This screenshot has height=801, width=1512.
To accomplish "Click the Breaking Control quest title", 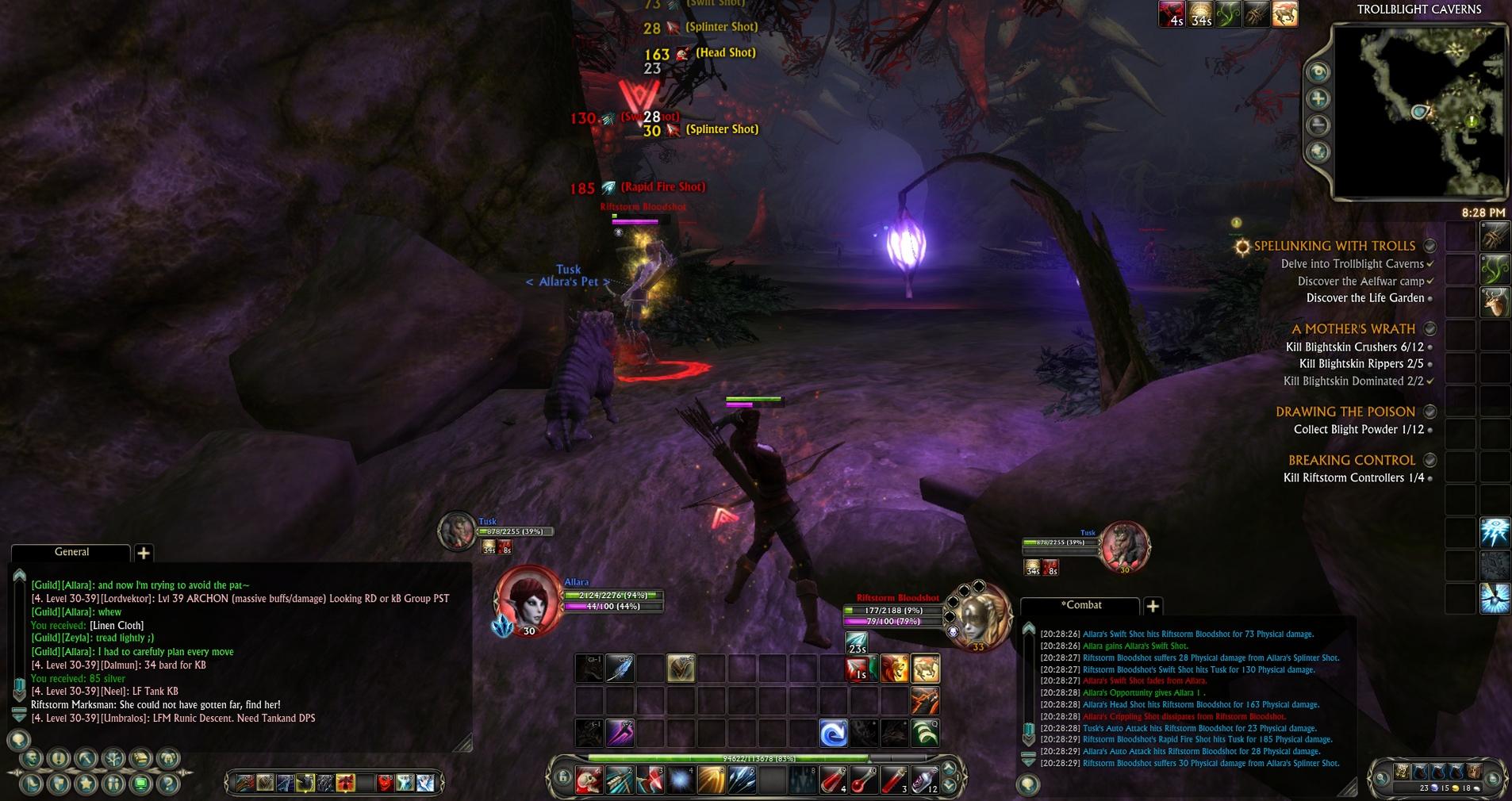I will 1352,460.
